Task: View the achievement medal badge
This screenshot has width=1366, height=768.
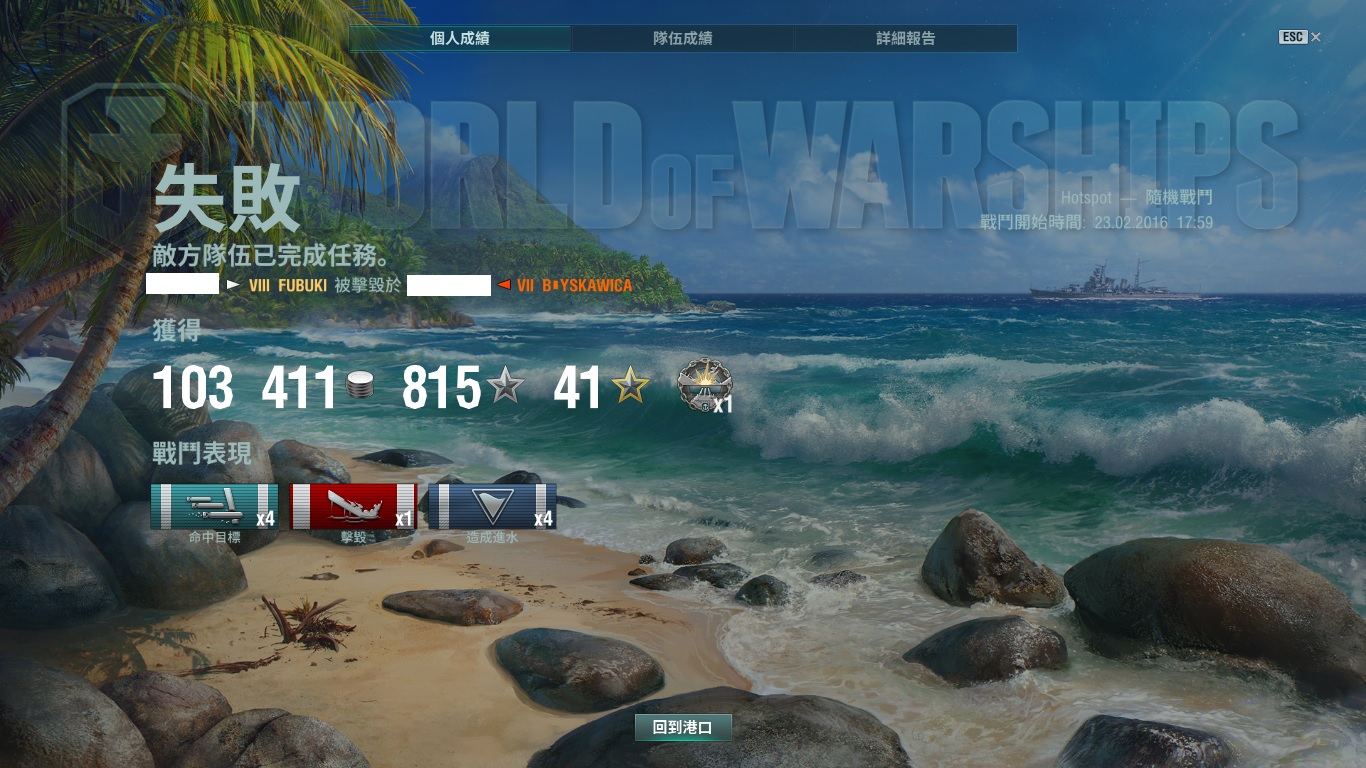Action: point(704,384)
